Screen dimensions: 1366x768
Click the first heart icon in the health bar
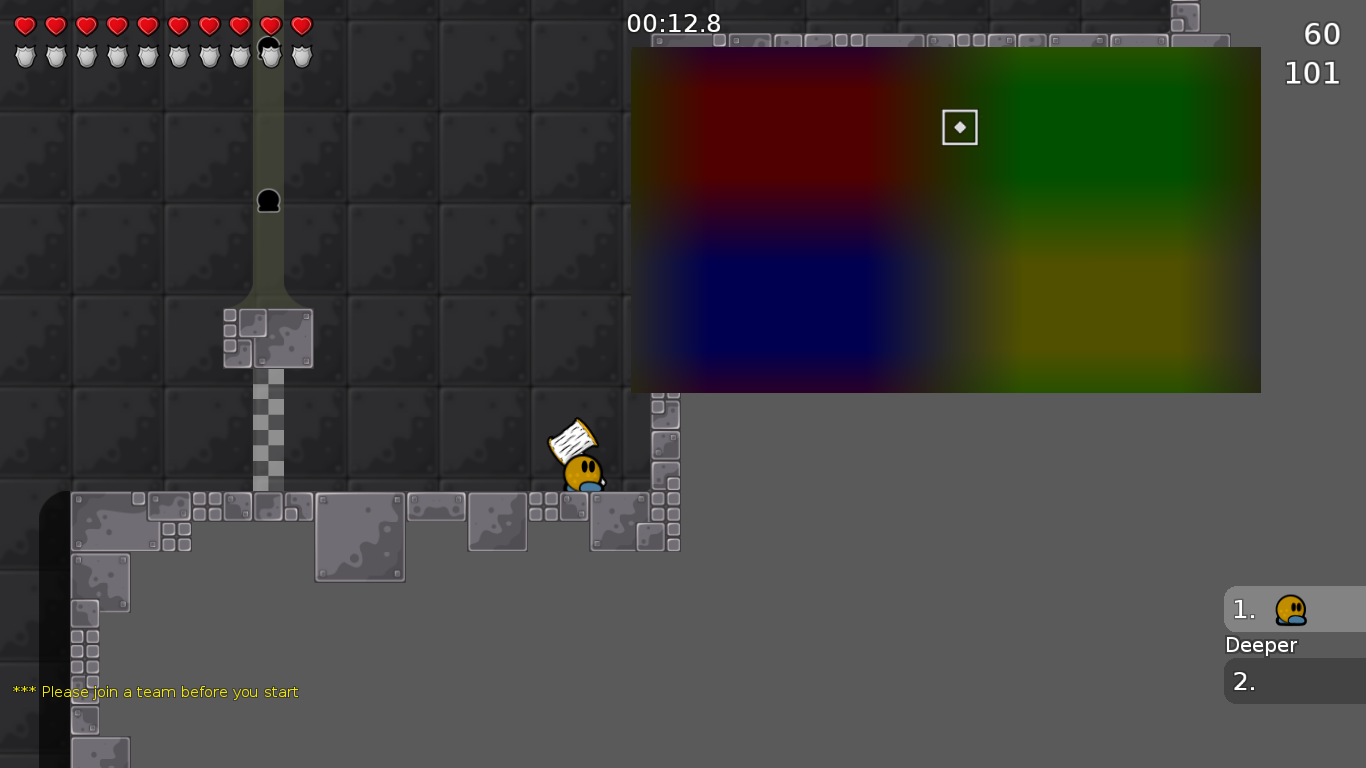[23, 23]
